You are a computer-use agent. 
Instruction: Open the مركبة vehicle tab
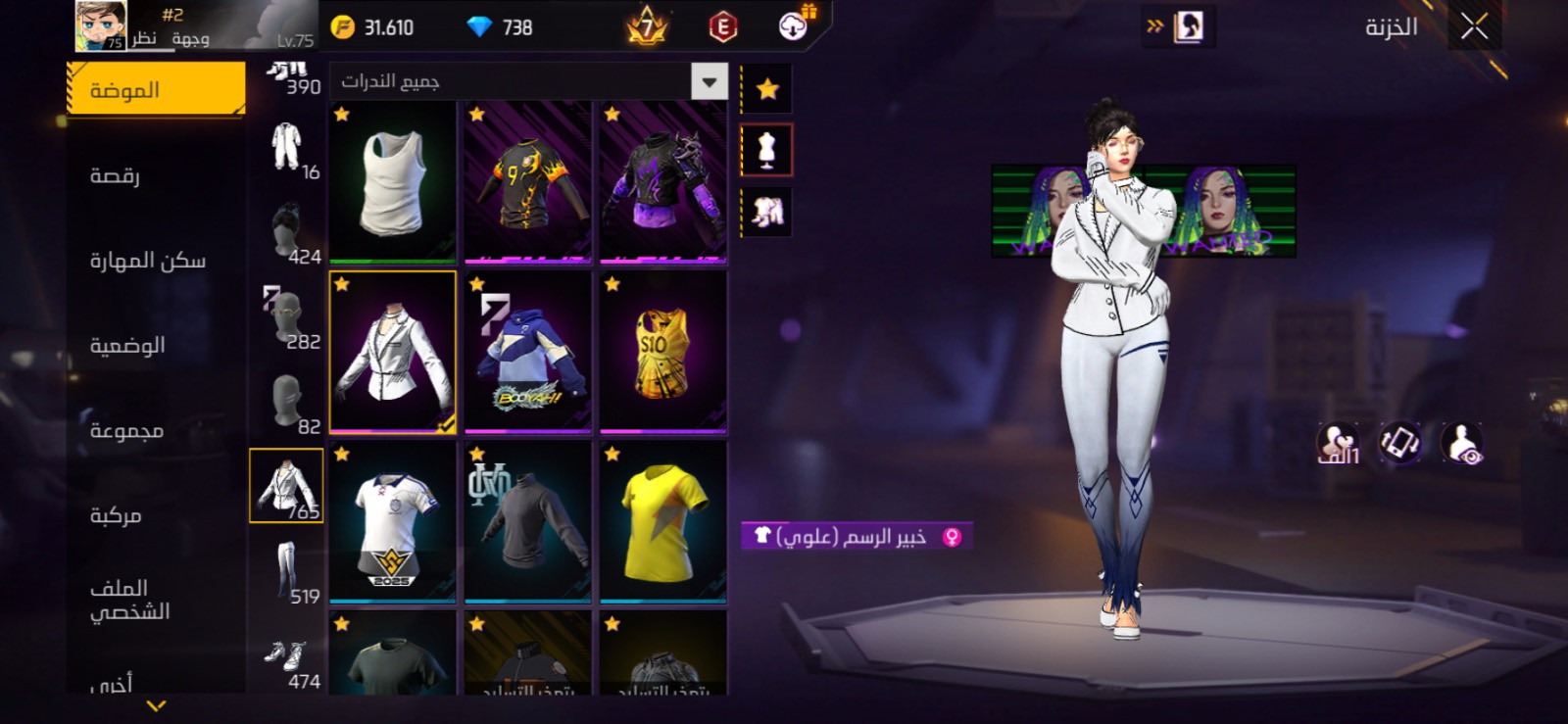(x=116, y=515)
